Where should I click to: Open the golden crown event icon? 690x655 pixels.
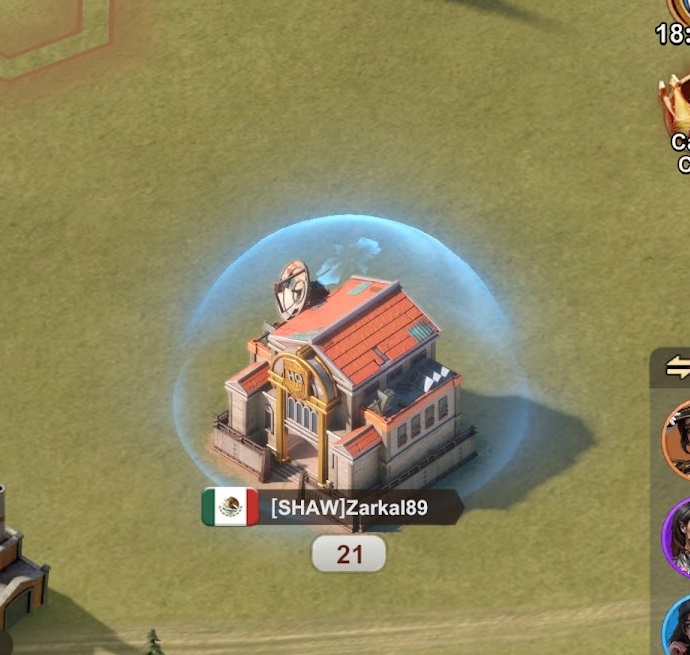click(676, 104)
